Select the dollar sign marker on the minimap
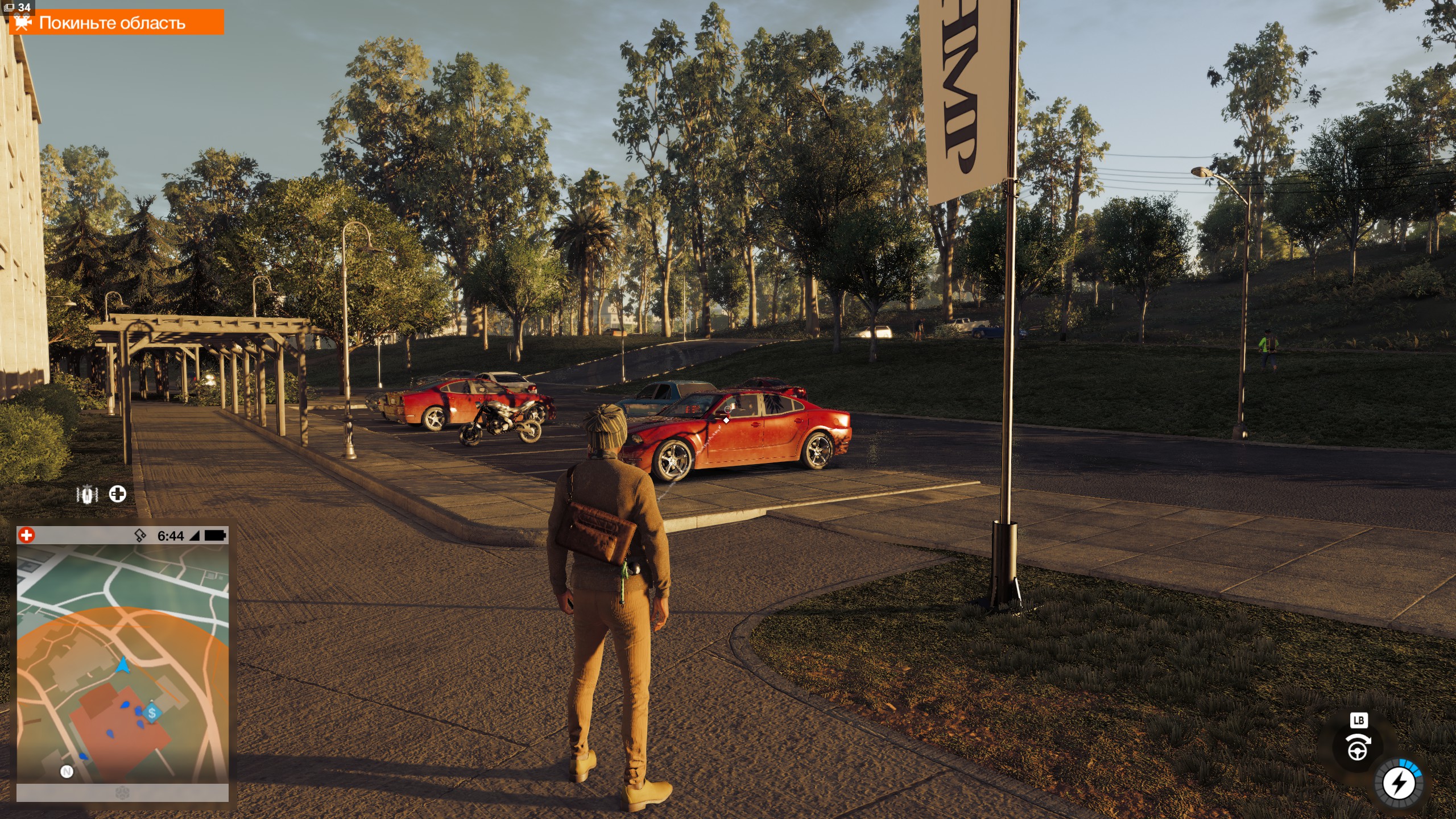The width and height of the screenshot is (1456, 819). [x=152, y=713]
